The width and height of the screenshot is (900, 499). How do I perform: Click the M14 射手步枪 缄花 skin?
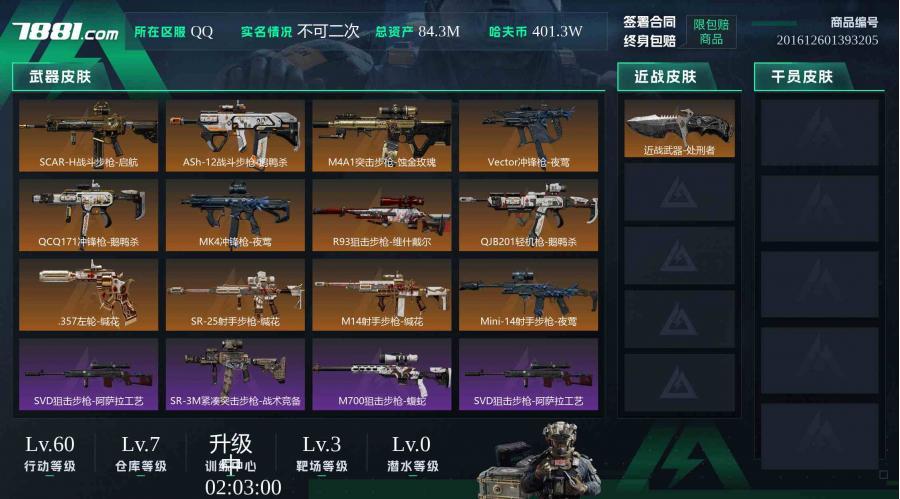382,295
